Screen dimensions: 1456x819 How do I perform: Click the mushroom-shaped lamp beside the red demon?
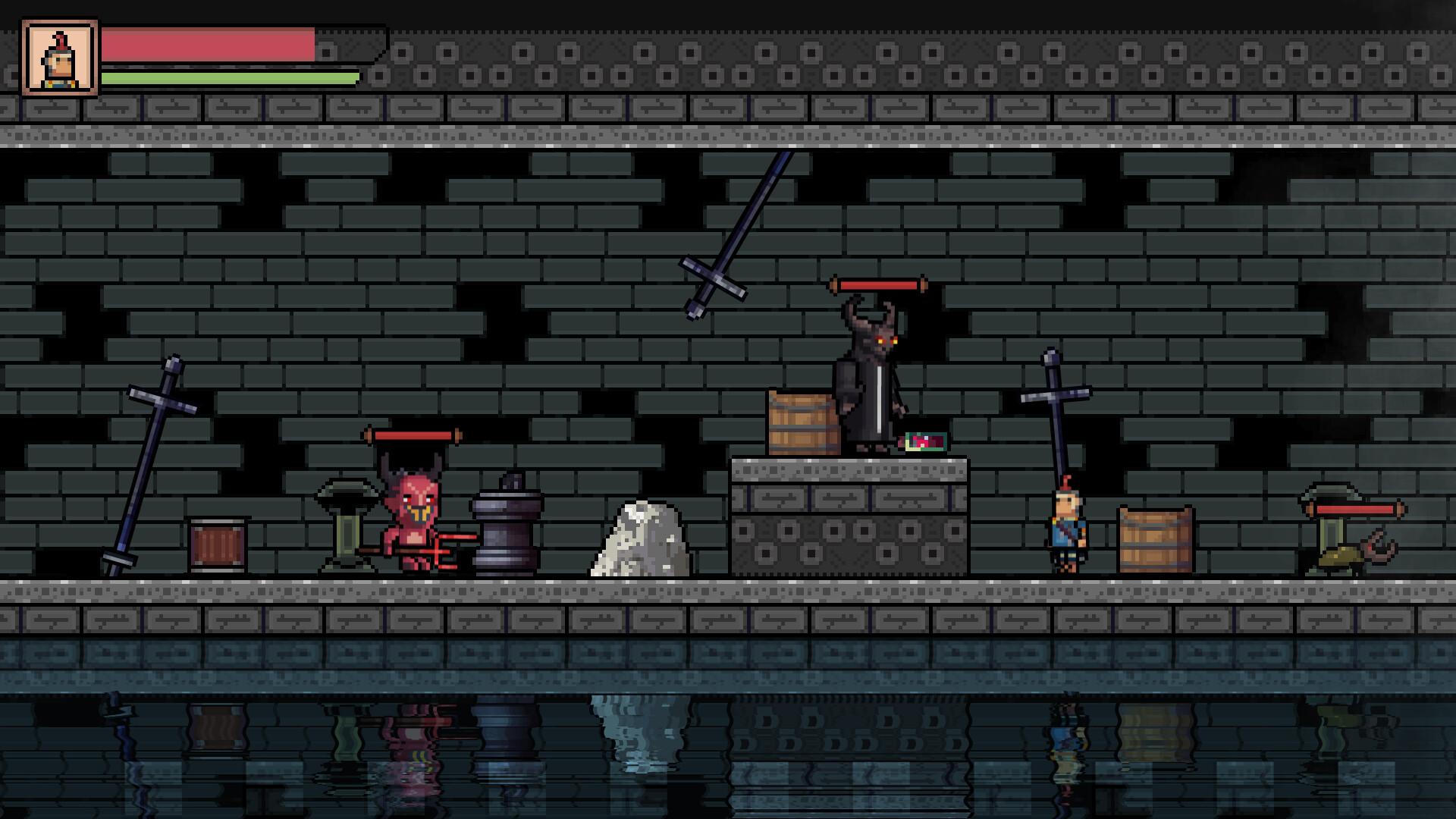pos(347,523)
